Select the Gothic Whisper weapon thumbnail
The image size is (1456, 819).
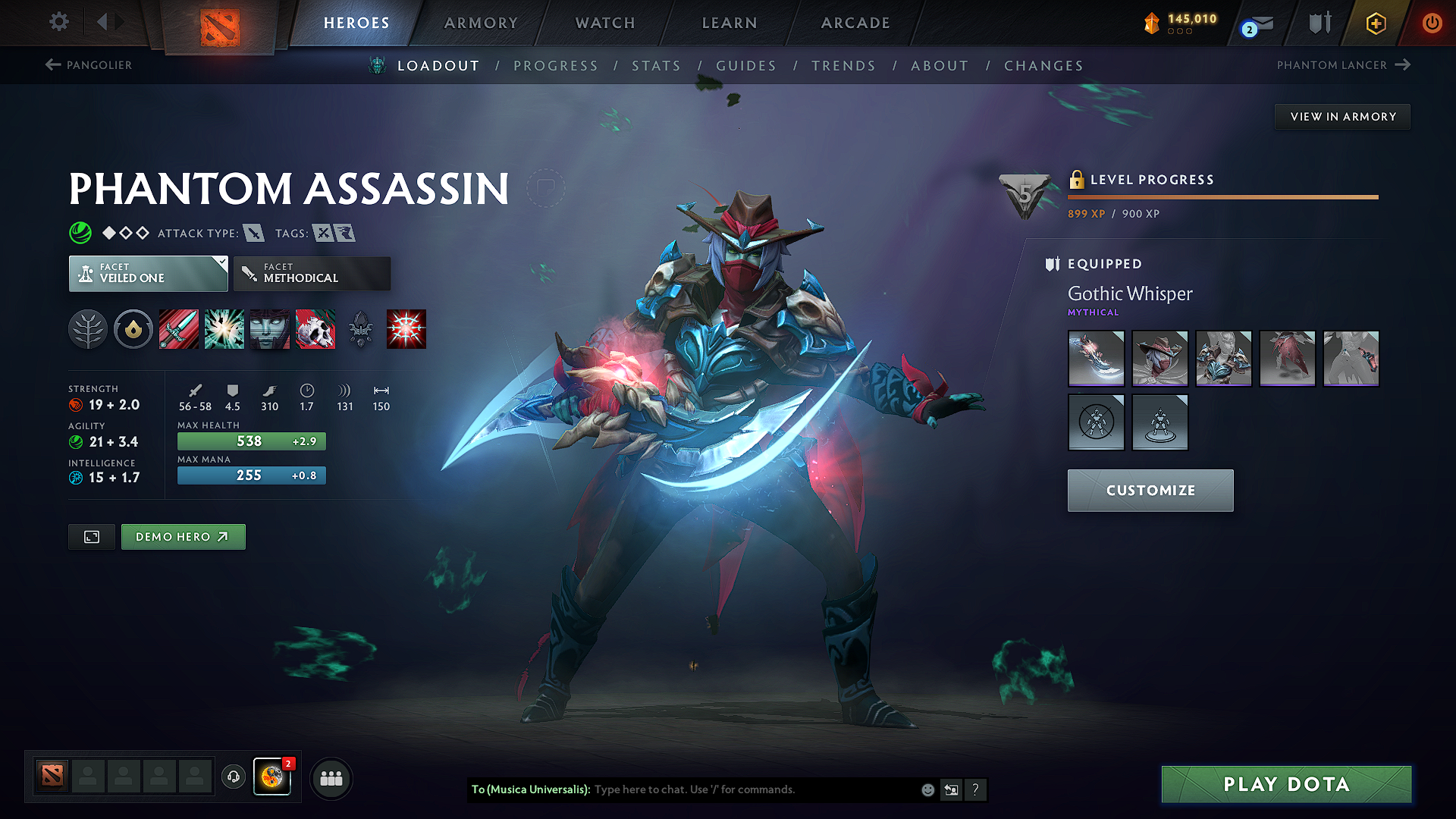[x=1096, y=358]
